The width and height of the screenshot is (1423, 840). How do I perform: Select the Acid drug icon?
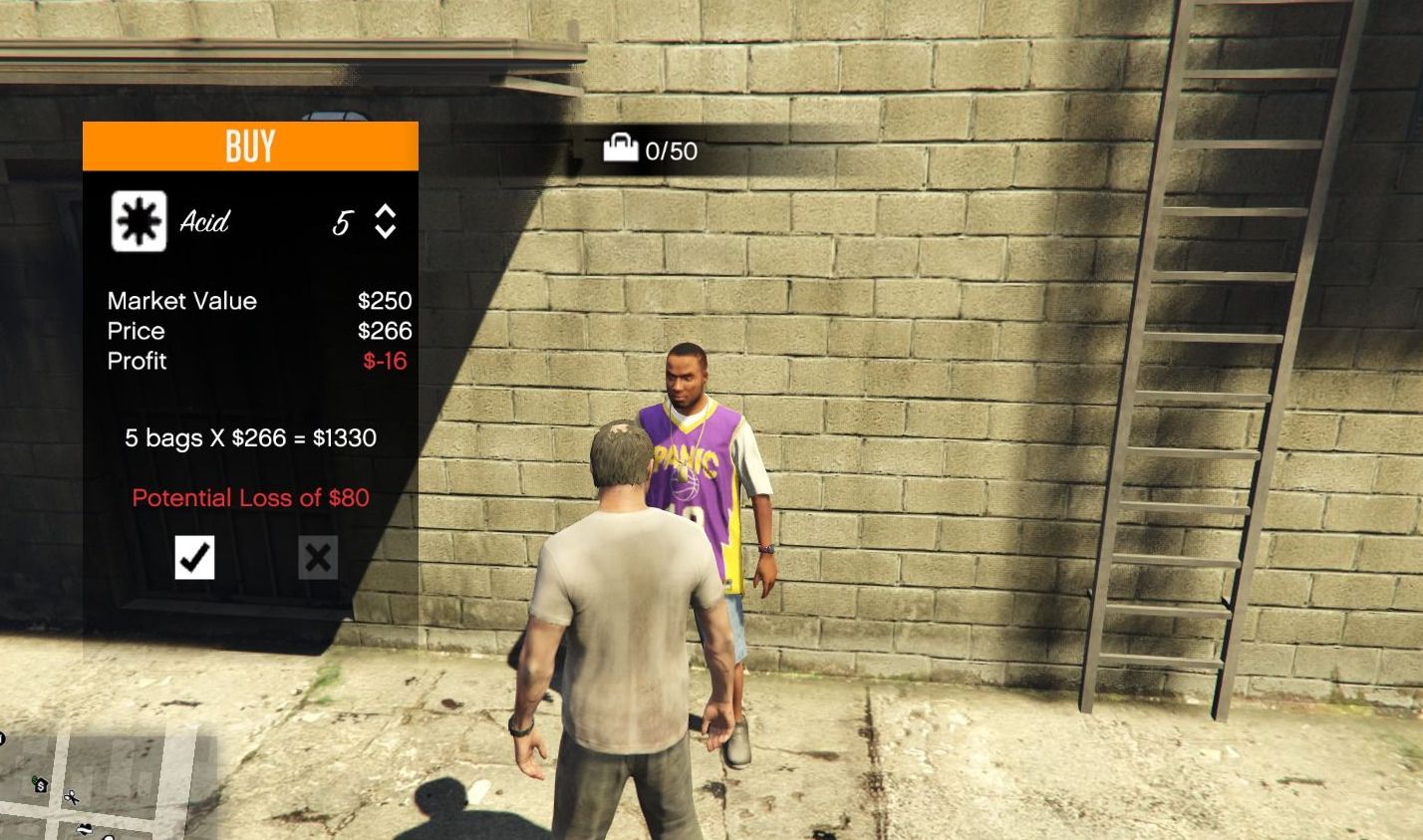click(x=139, y=221)
